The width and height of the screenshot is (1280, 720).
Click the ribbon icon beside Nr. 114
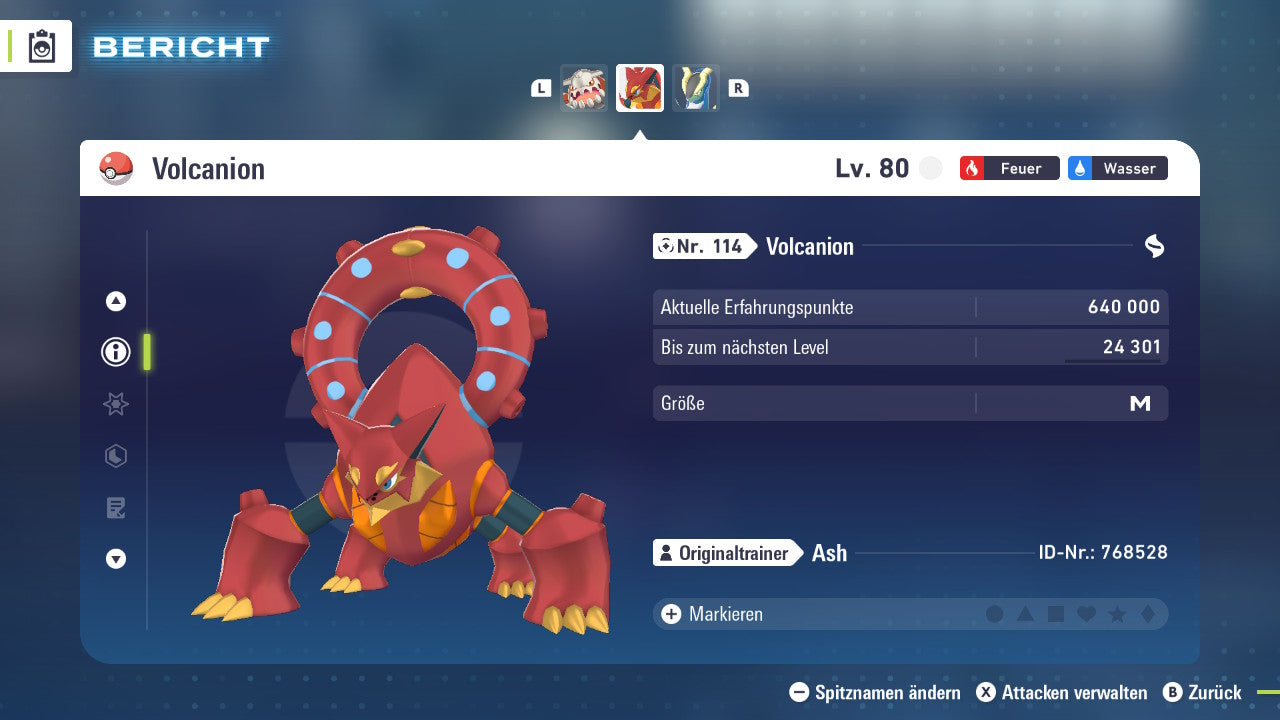coord(1155,245)
